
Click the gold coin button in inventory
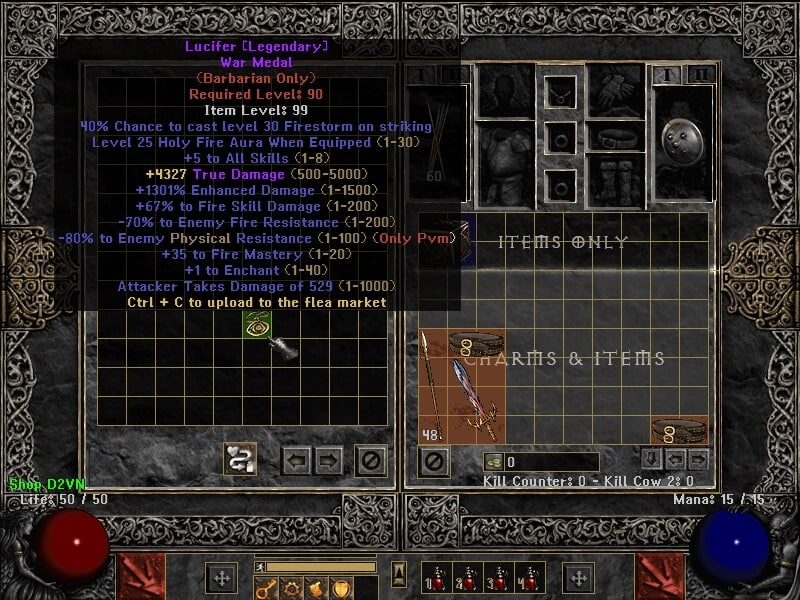(x=494, y=462)
